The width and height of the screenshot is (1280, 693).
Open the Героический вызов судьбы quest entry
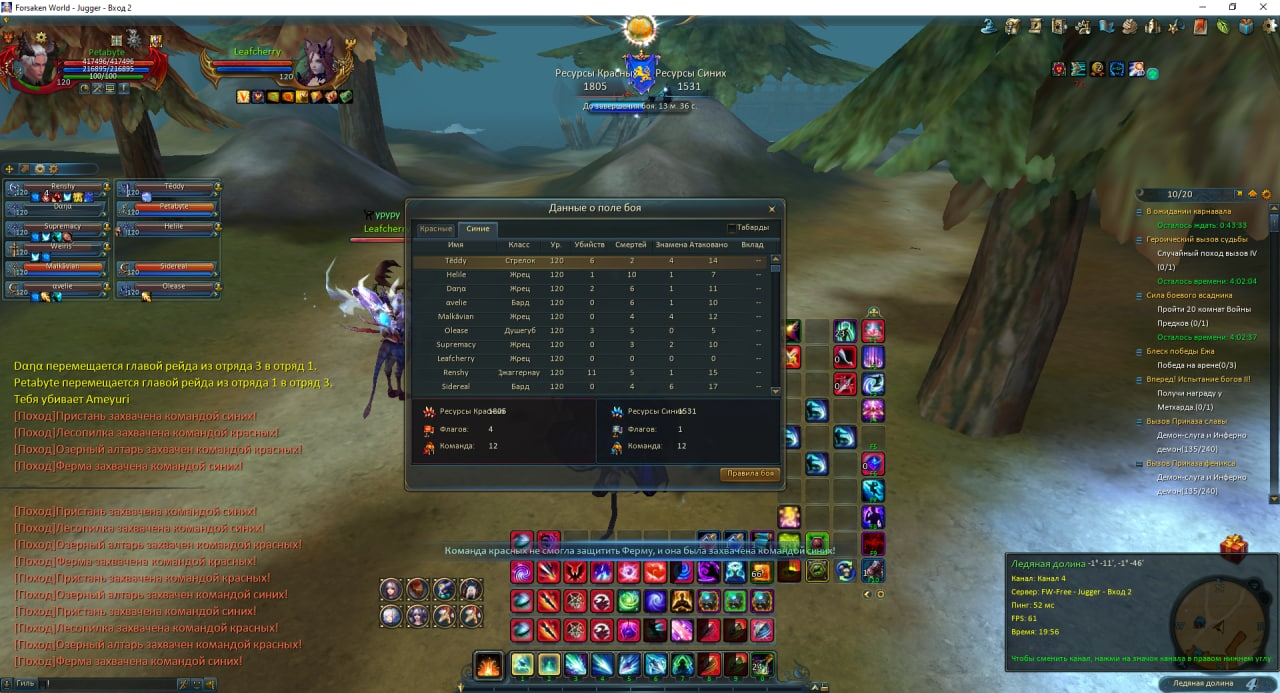coord(1196,239)
